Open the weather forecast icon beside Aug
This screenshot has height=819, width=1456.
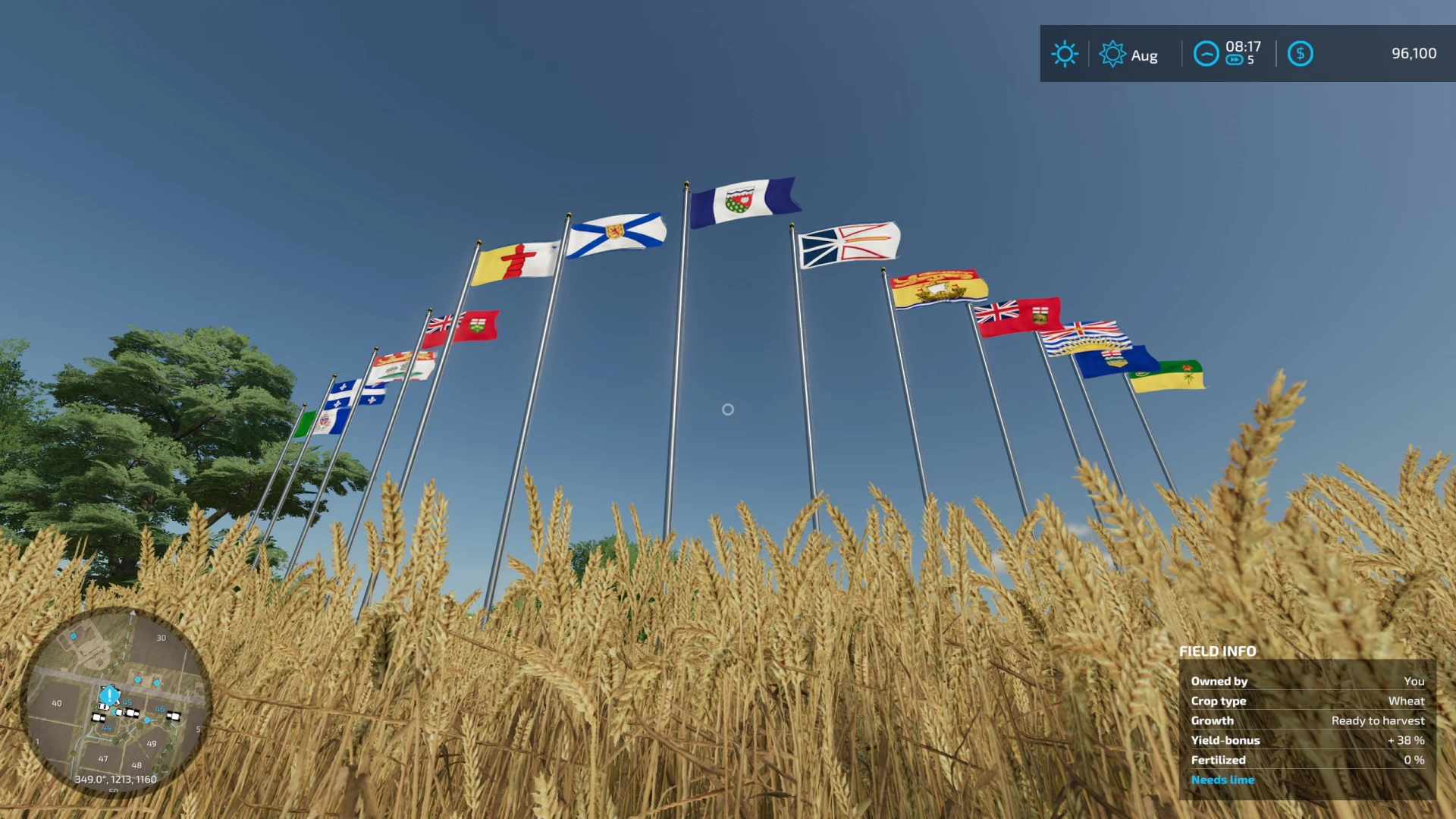click(1112, 54)
